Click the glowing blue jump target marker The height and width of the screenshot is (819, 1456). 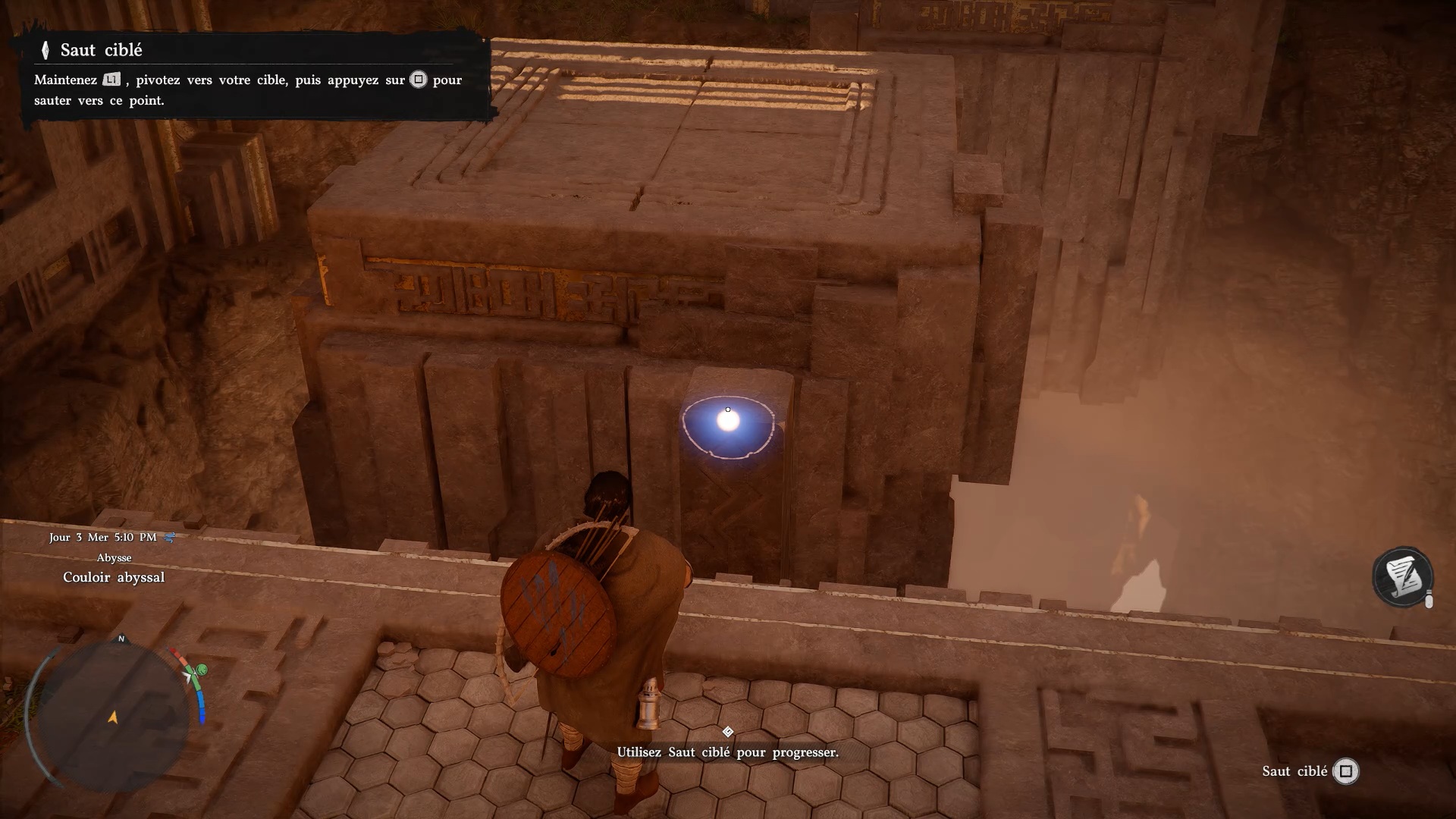[x=728, y=422]
